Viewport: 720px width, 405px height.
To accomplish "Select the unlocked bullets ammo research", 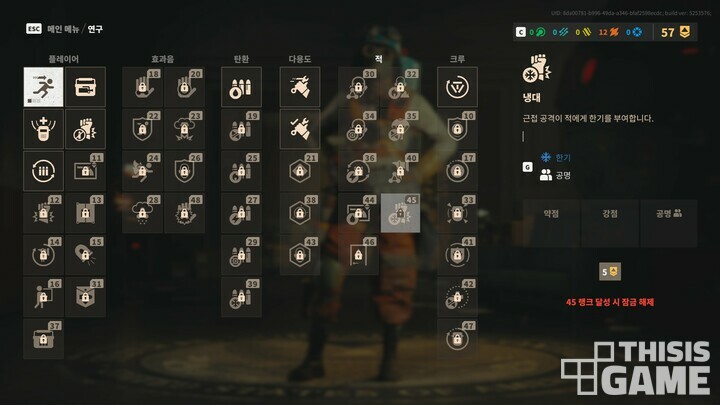I will pos(241,87).
